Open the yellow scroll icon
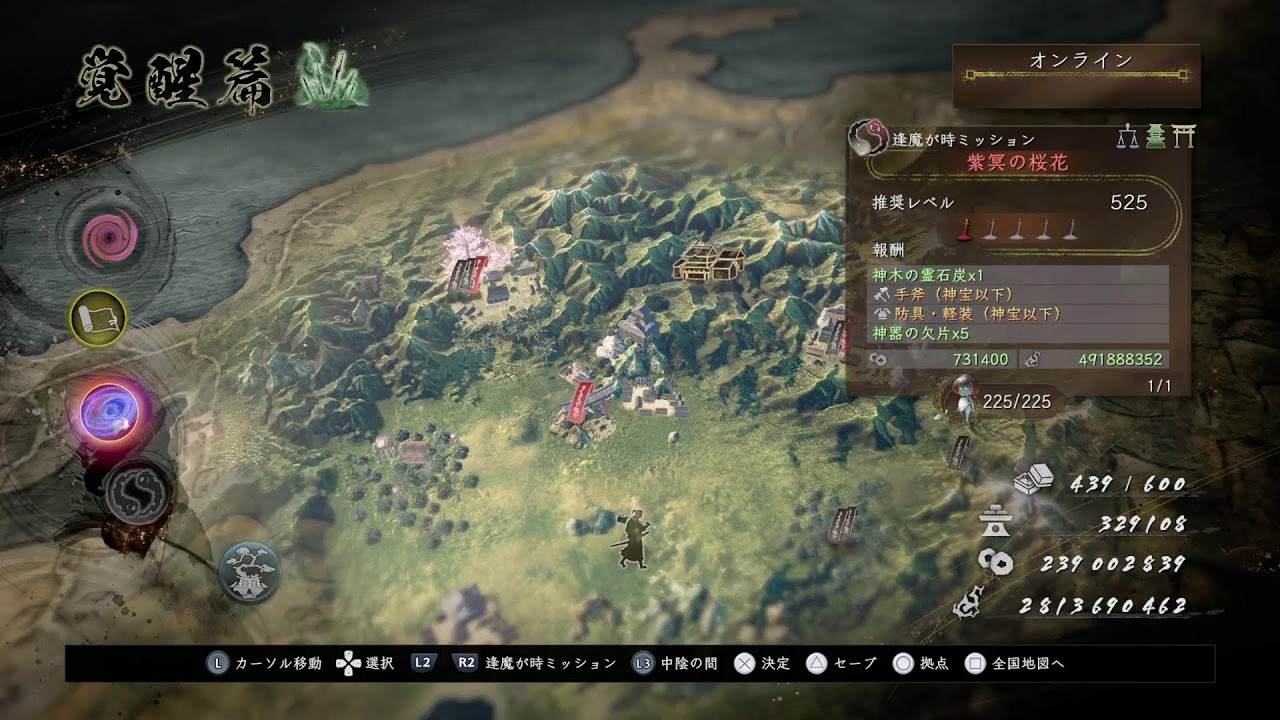Image resolution: width=1280 pixels, height=720 pixels. 98,319
